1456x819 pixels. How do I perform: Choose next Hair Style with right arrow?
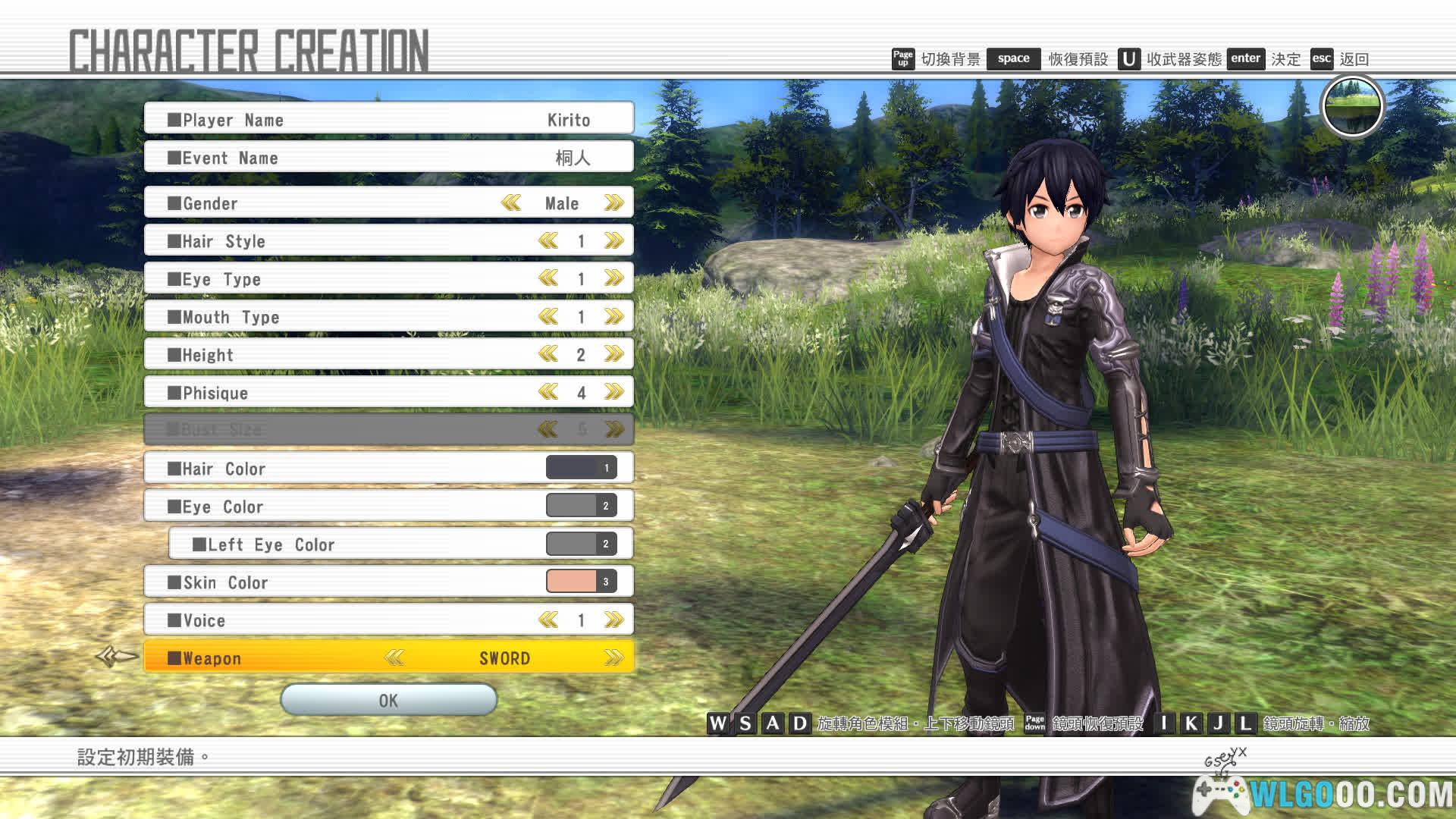[x=613, y=241]
